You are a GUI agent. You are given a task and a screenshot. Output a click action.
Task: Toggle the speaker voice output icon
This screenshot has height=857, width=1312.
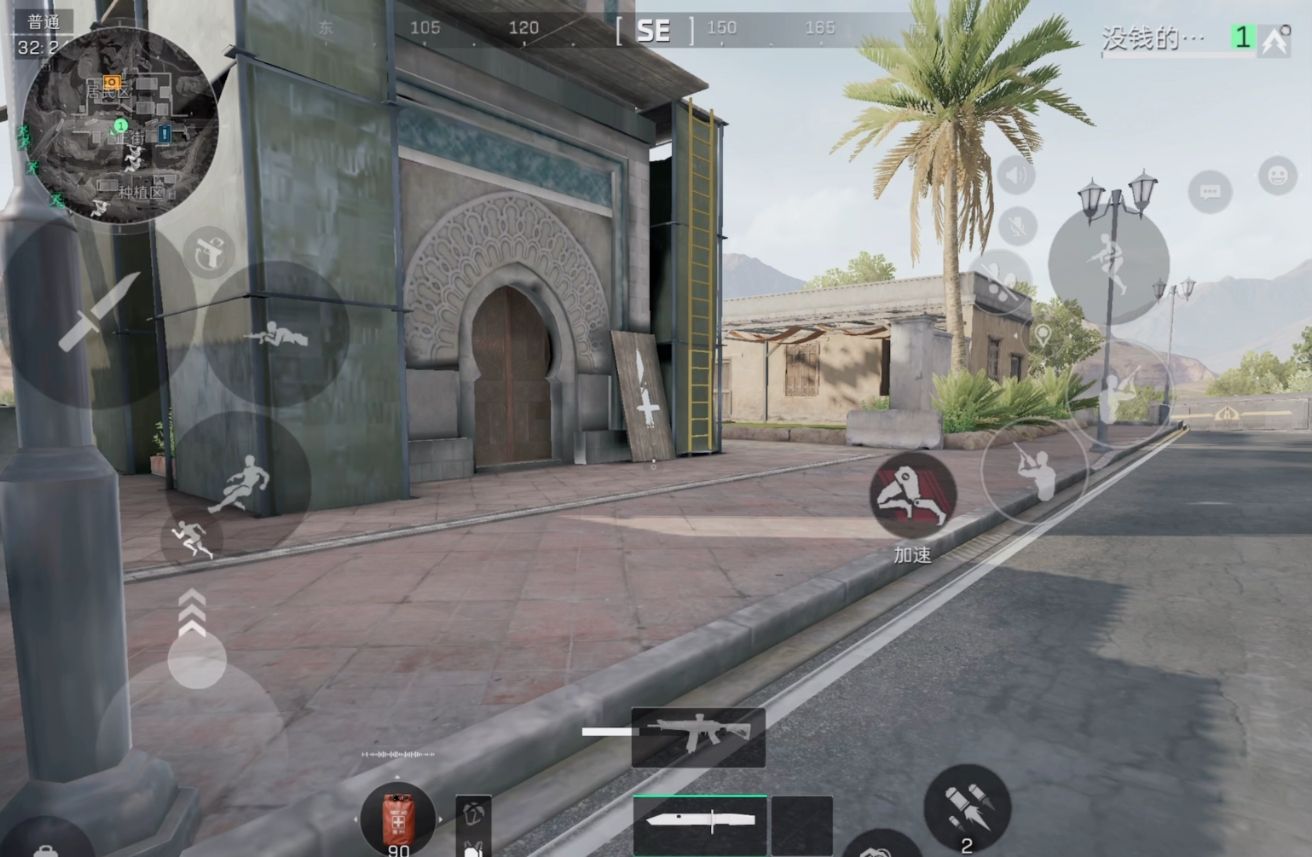click(x=1016, y=177)
